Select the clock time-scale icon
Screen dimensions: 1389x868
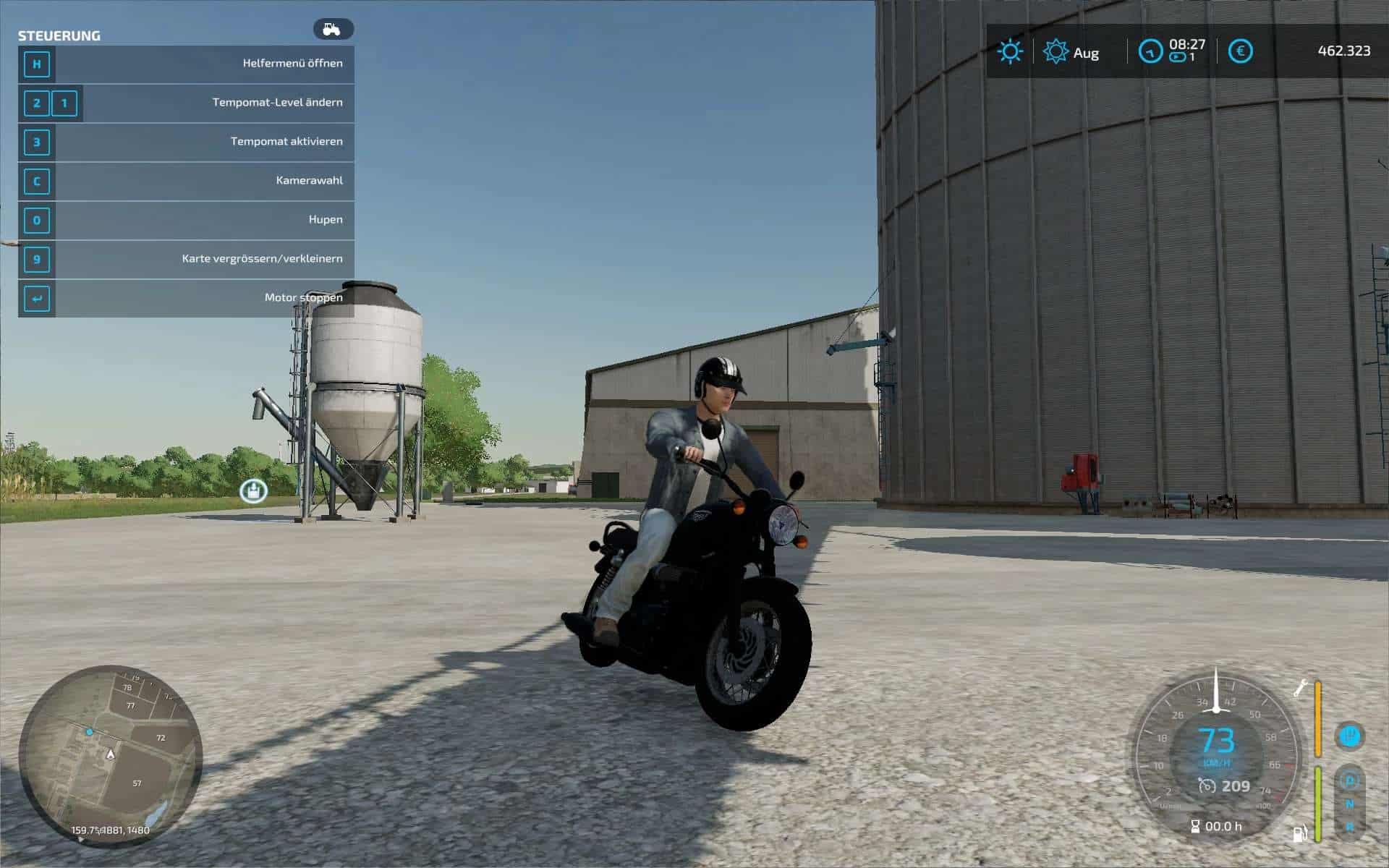(x=1150, y=51)
